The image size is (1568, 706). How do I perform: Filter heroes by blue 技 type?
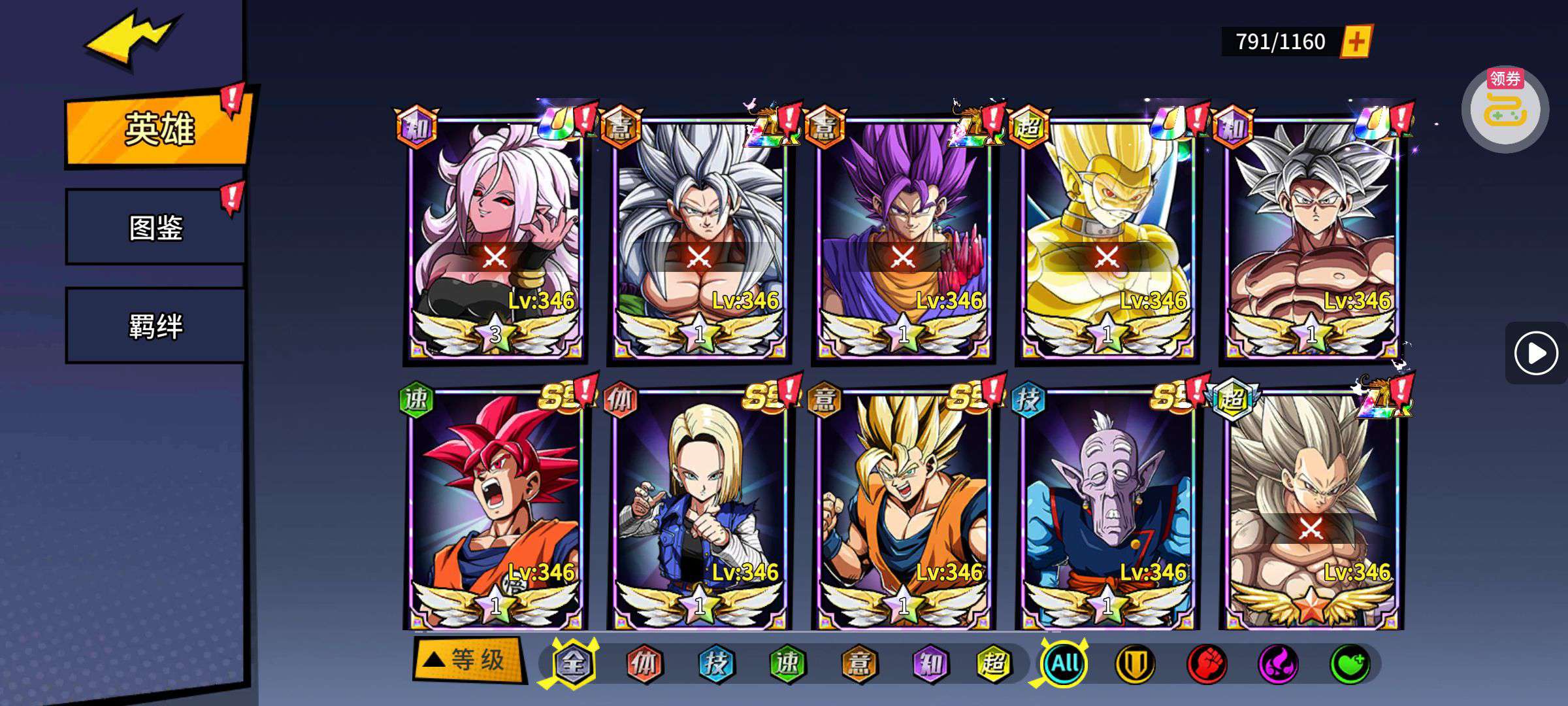715,664
